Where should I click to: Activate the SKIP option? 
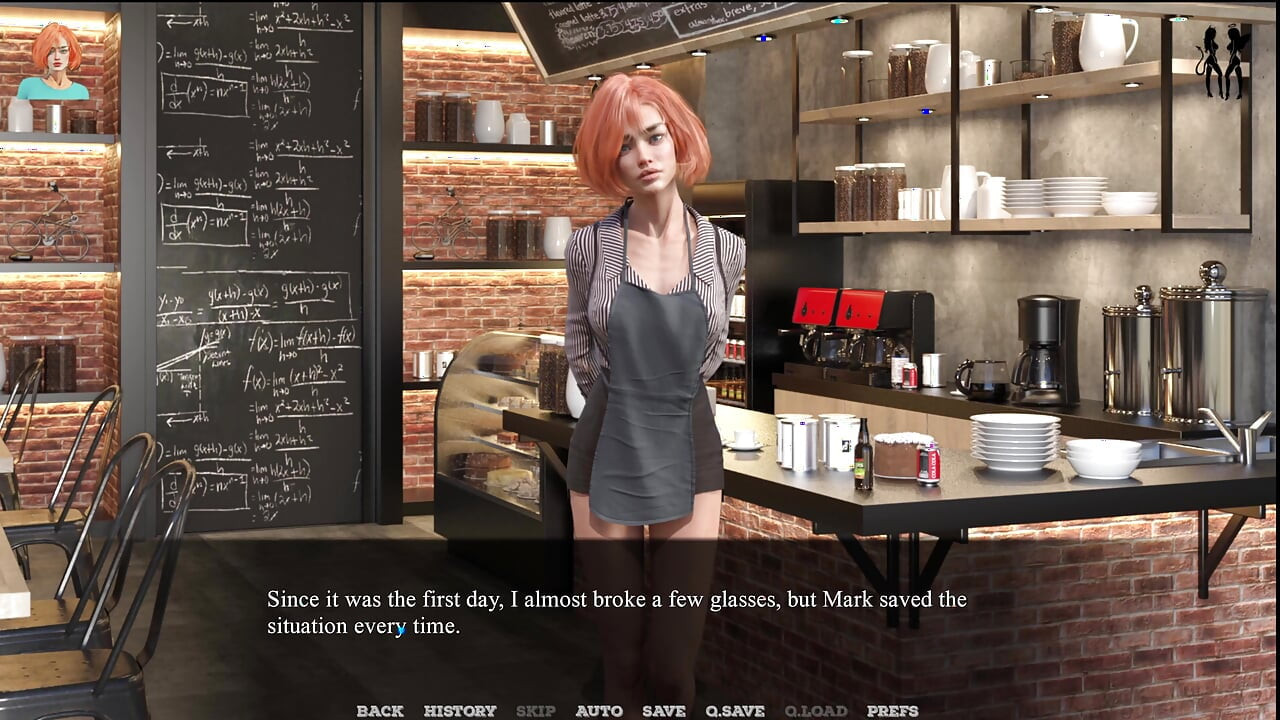click(535, 711)
